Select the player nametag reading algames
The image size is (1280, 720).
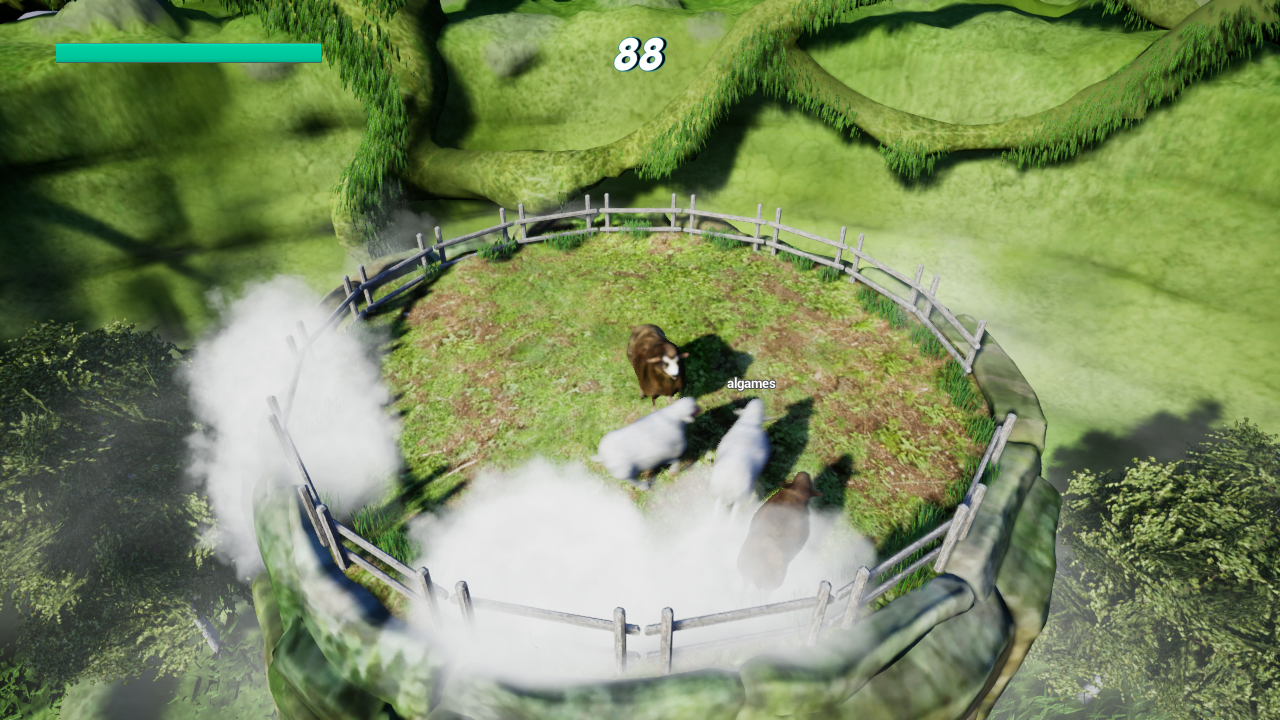click(x=750, y=383)
